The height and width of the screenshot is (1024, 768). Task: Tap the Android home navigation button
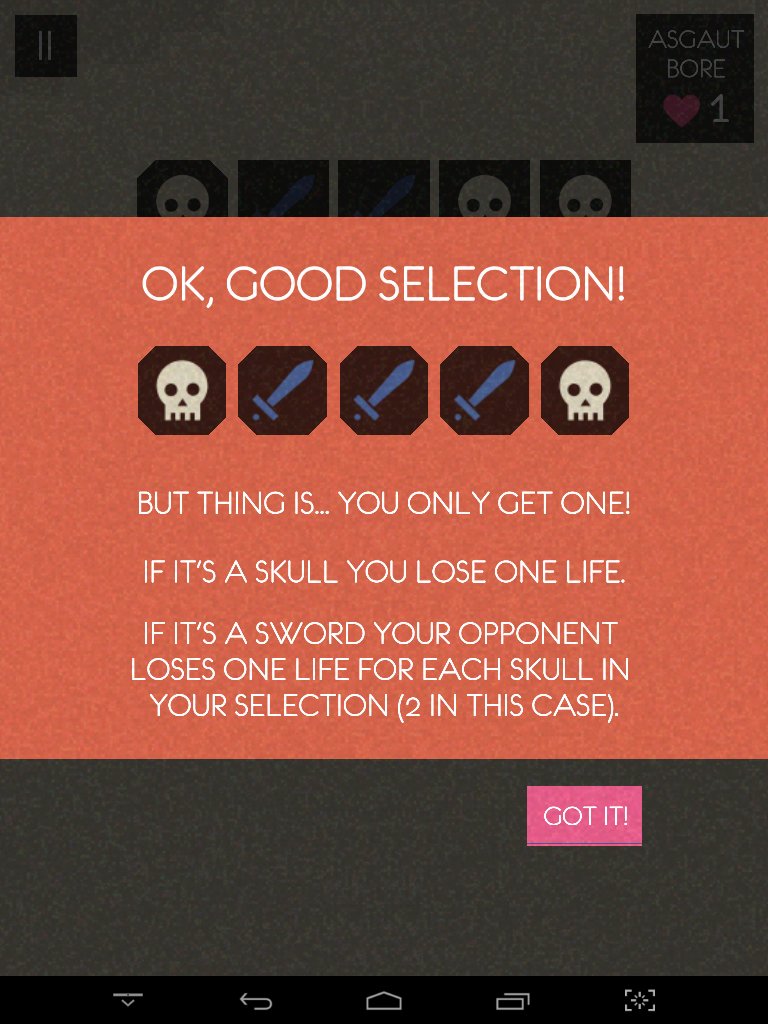coord(384,1000)
